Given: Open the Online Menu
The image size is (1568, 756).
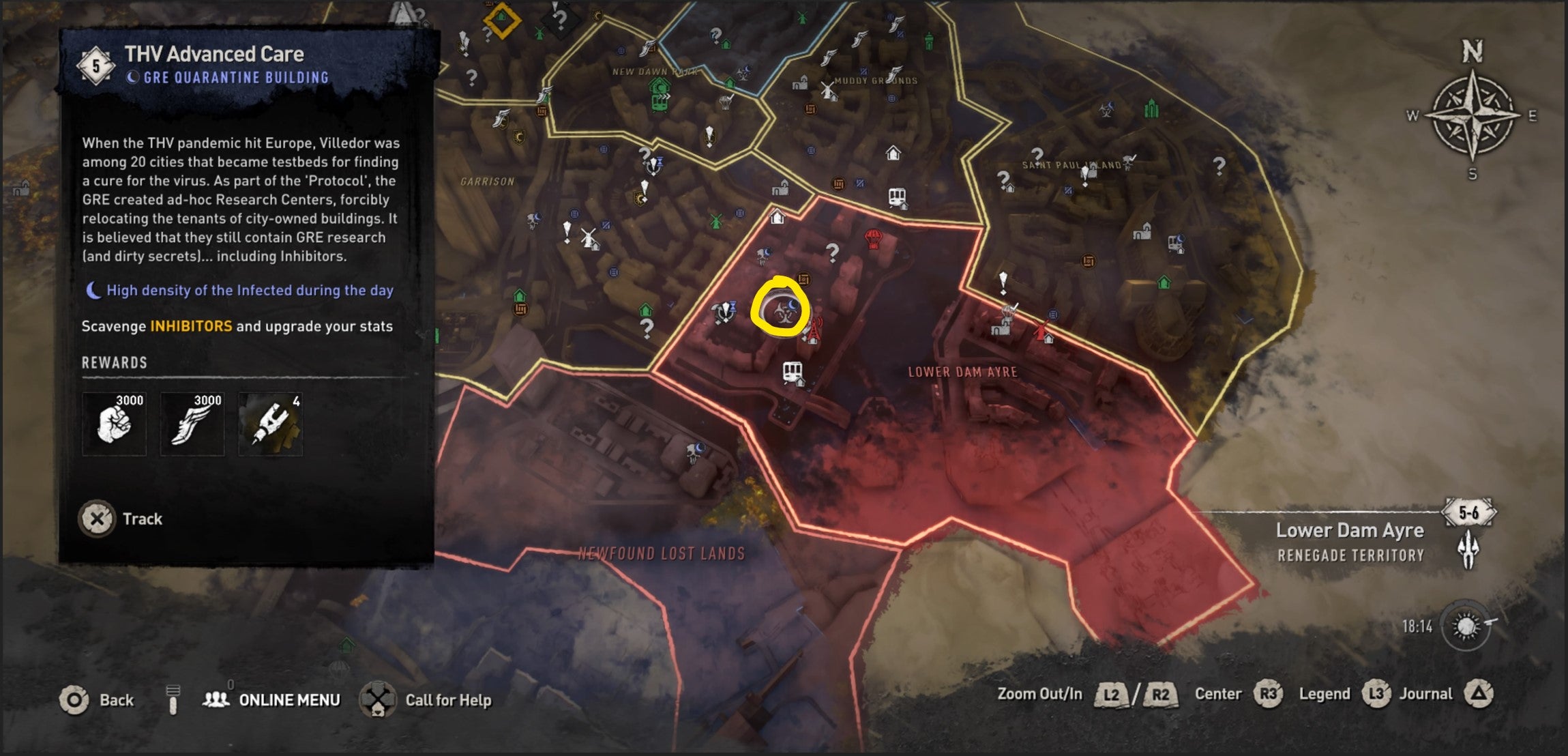Looking at the screenshot, I should (290, 700).
